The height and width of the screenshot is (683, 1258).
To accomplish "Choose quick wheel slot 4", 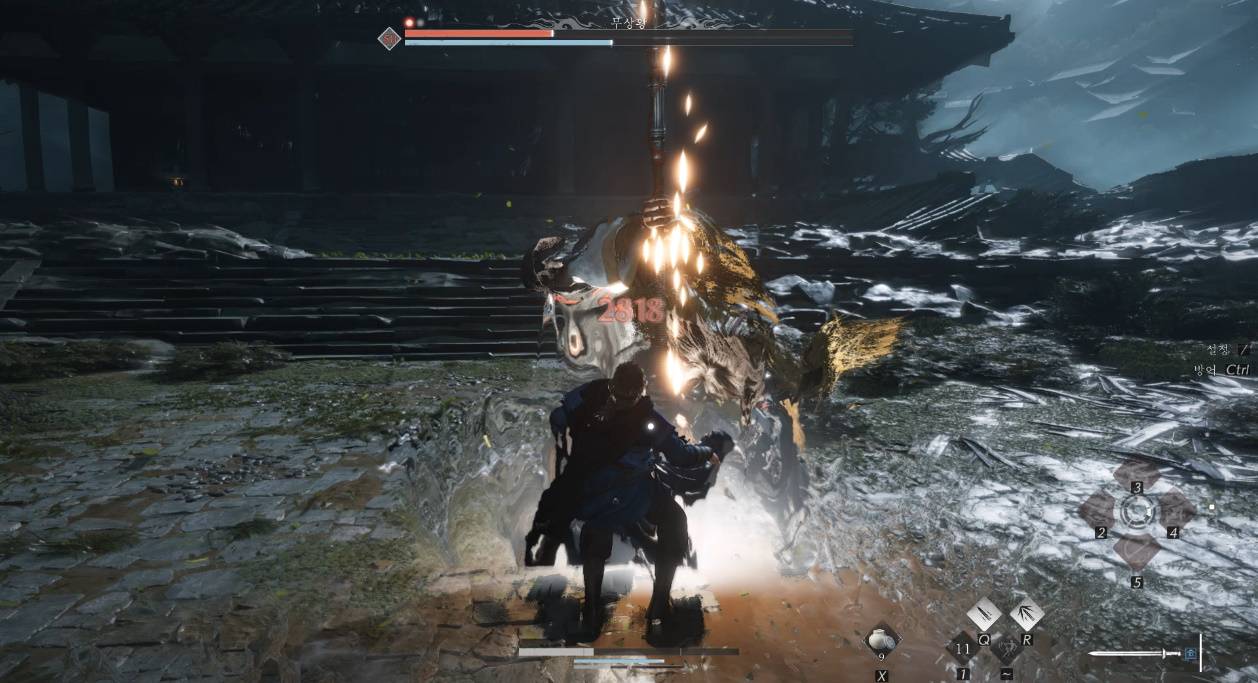I will tap(1176, 511).
